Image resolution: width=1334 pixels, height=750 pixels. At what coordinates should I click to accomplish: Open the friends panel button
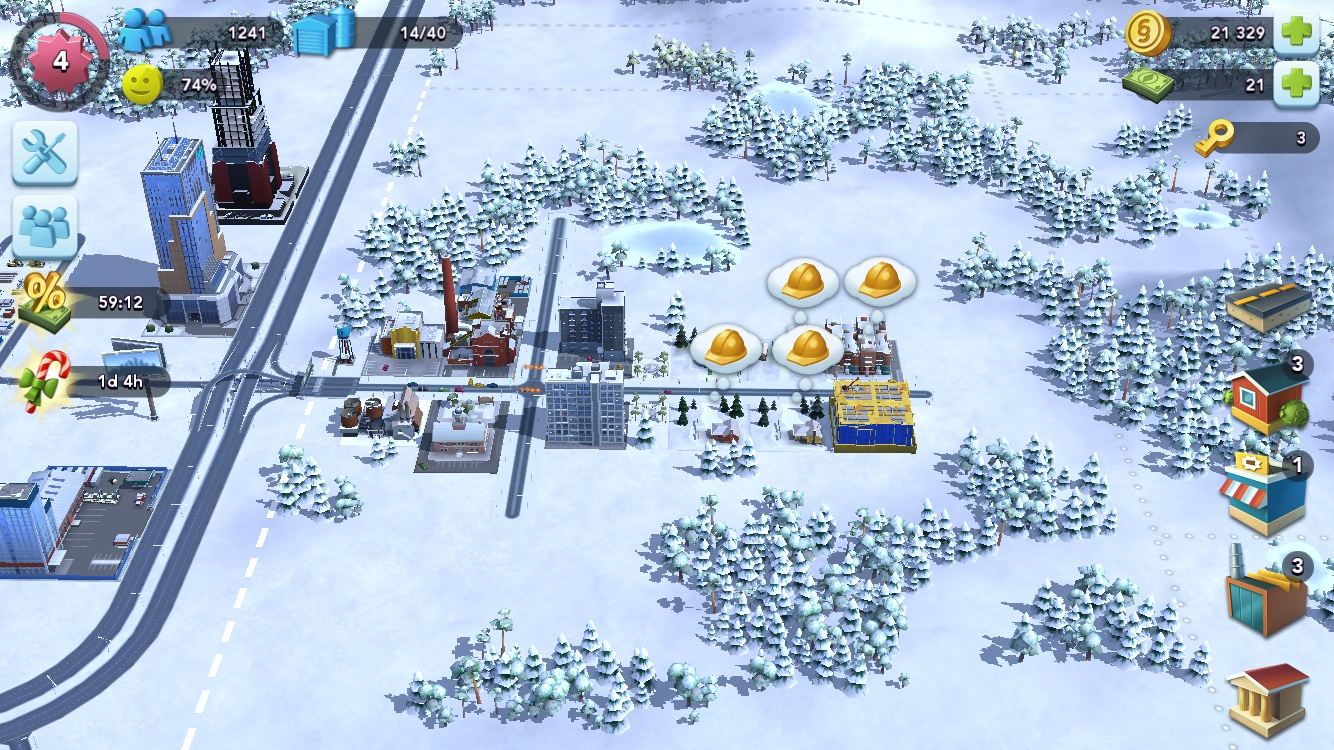[45, 227]
